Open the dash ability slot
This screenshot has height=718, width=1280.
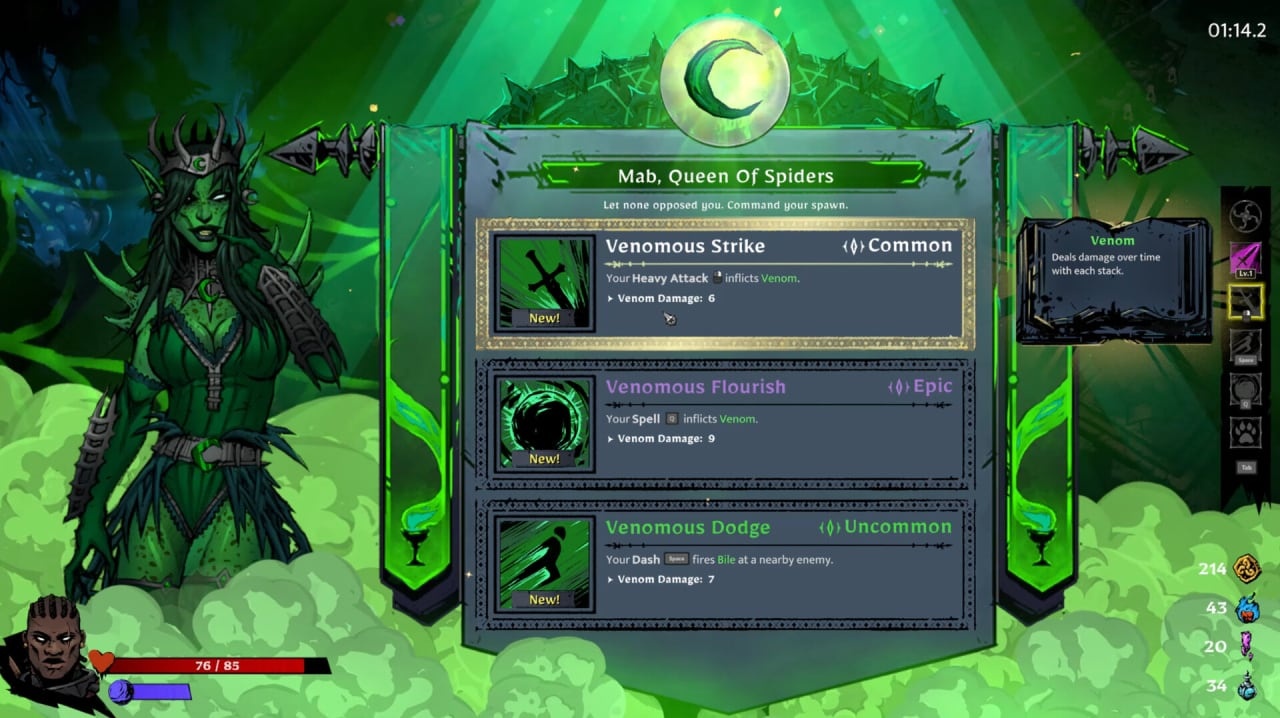coord(1246,346)
